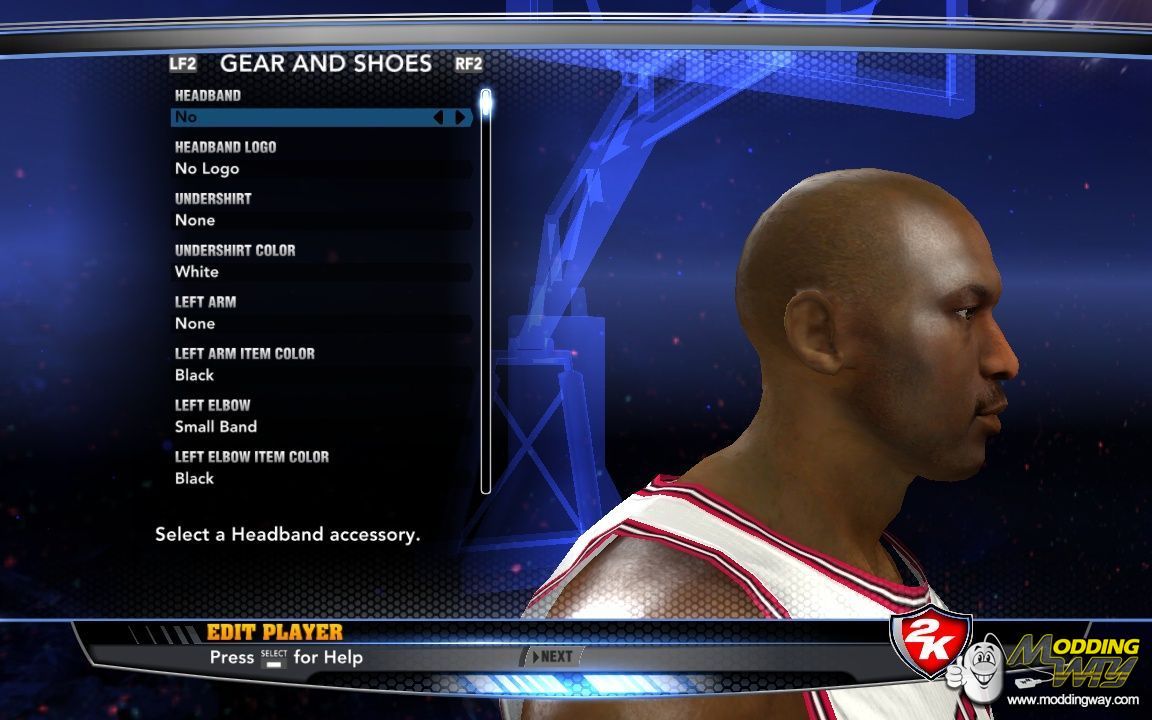Choose the Left Arm Item Color row
Screen dimensions: 1152x720
[x=320, y=375]
